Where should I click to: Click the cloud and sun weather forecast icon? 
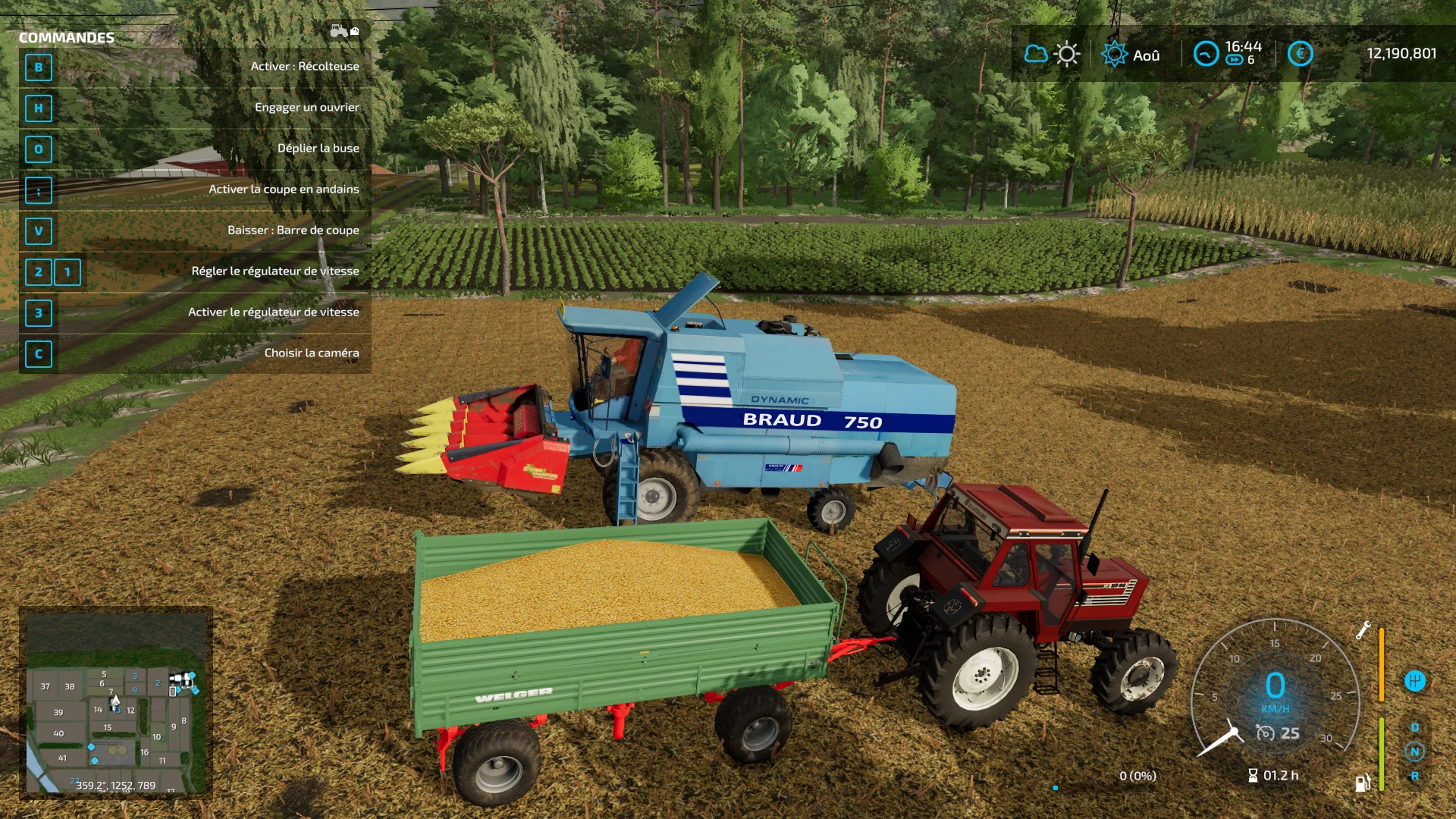(x=1051, y=55)
